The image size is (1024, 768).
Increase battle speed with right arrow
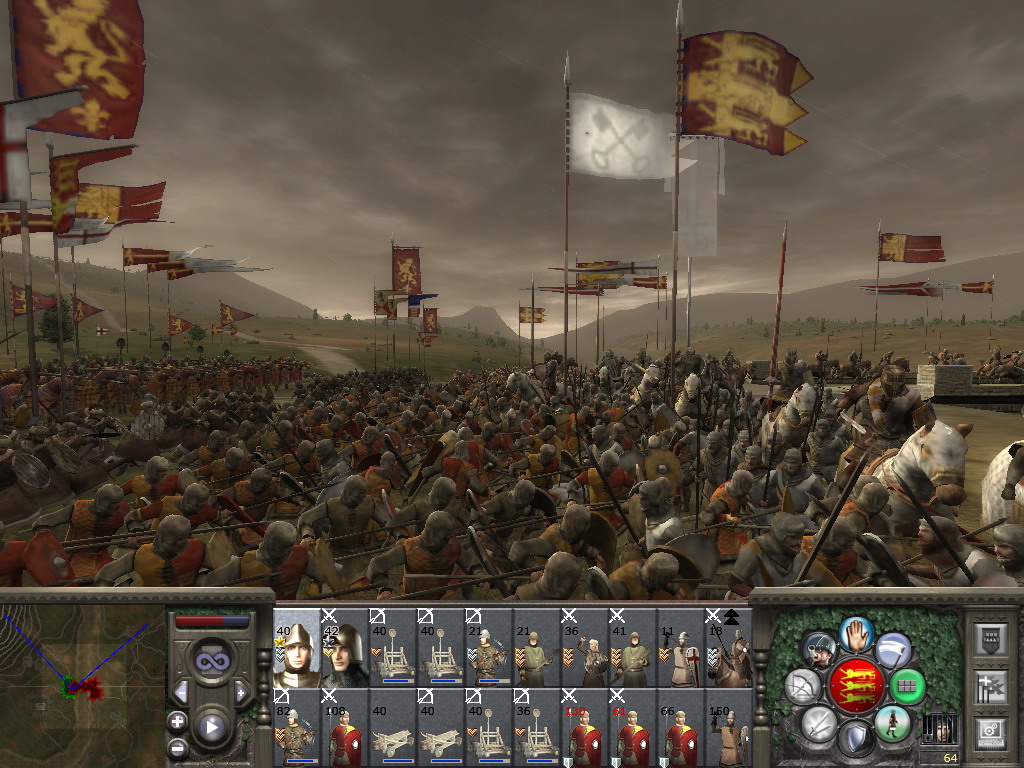(241, 692)
